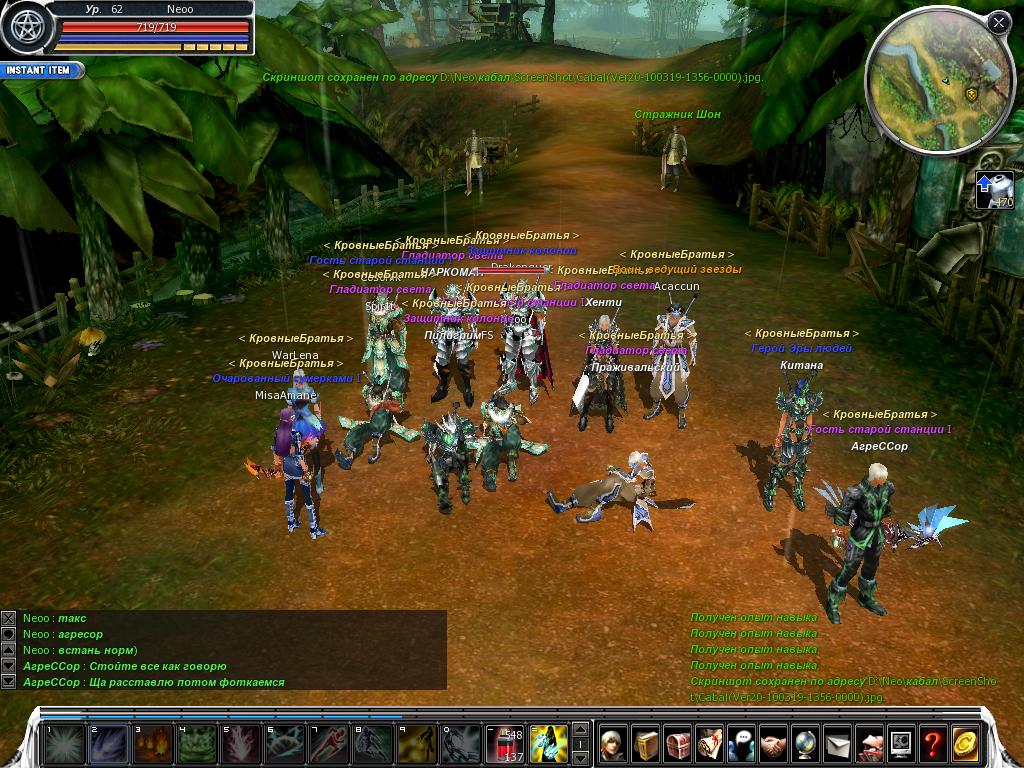Viewport: 1024px width, 768px height.
Task: Open the globe map icon
Action: pos(806,744)
